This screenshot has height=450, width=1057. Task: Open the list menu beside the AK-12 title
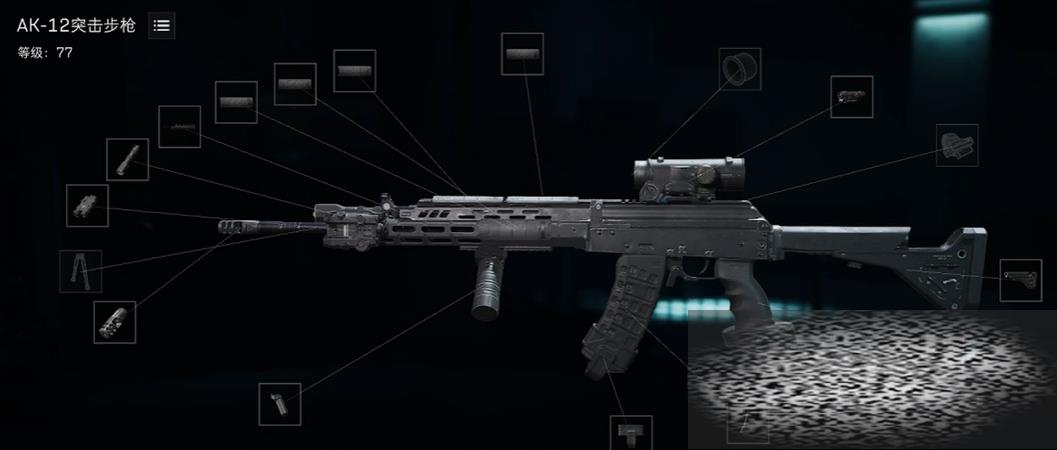(161, 26)
